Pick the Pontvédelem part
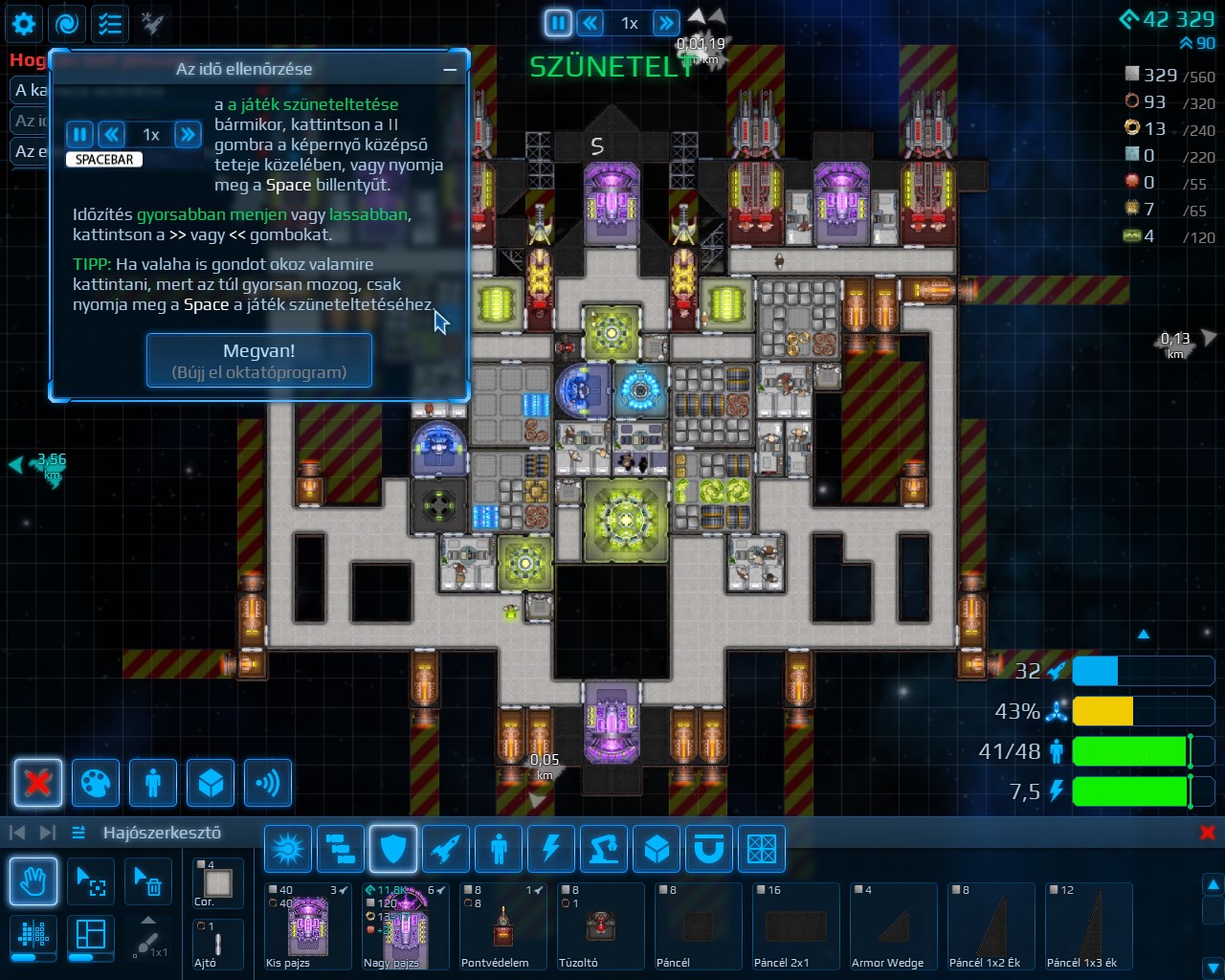1225x980 pixels. click(x=503, y=926)
